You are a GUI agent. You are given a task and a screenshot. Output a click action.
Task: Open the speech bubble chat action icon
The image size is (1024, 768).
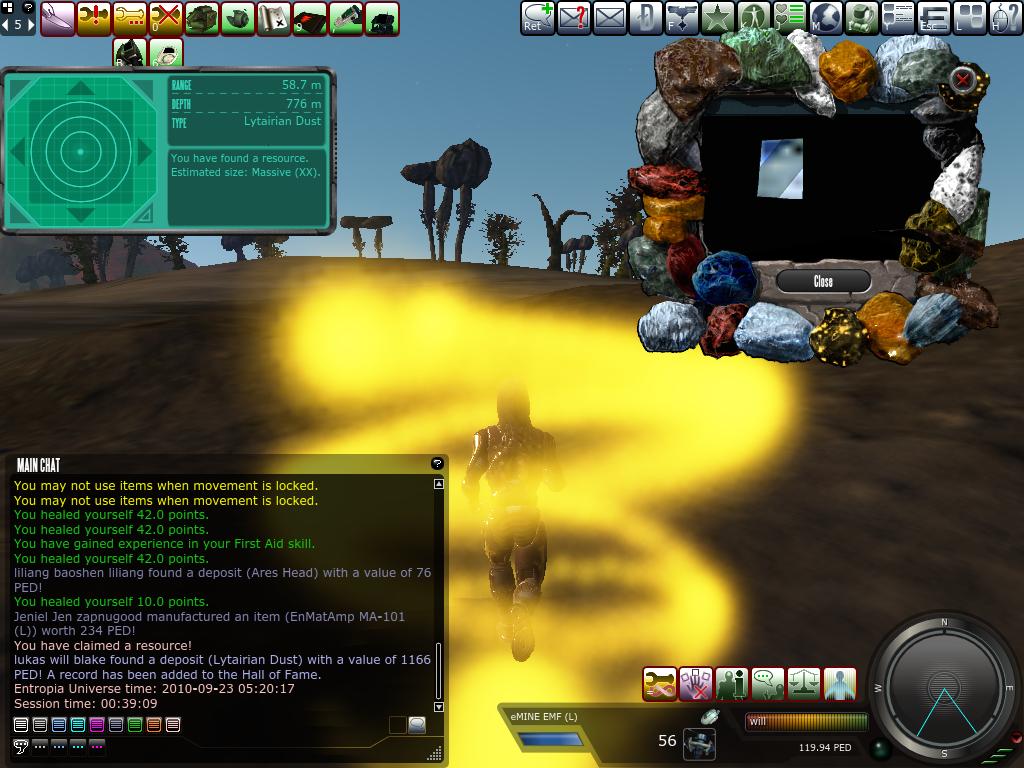click(768, 684)
